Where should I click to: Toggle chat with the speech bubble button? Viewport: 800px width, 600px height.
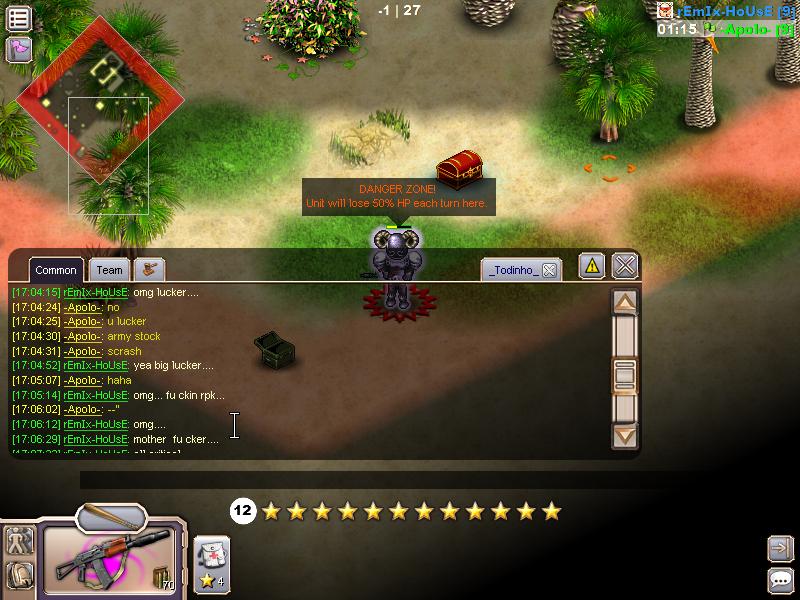(x=780, y=580)
